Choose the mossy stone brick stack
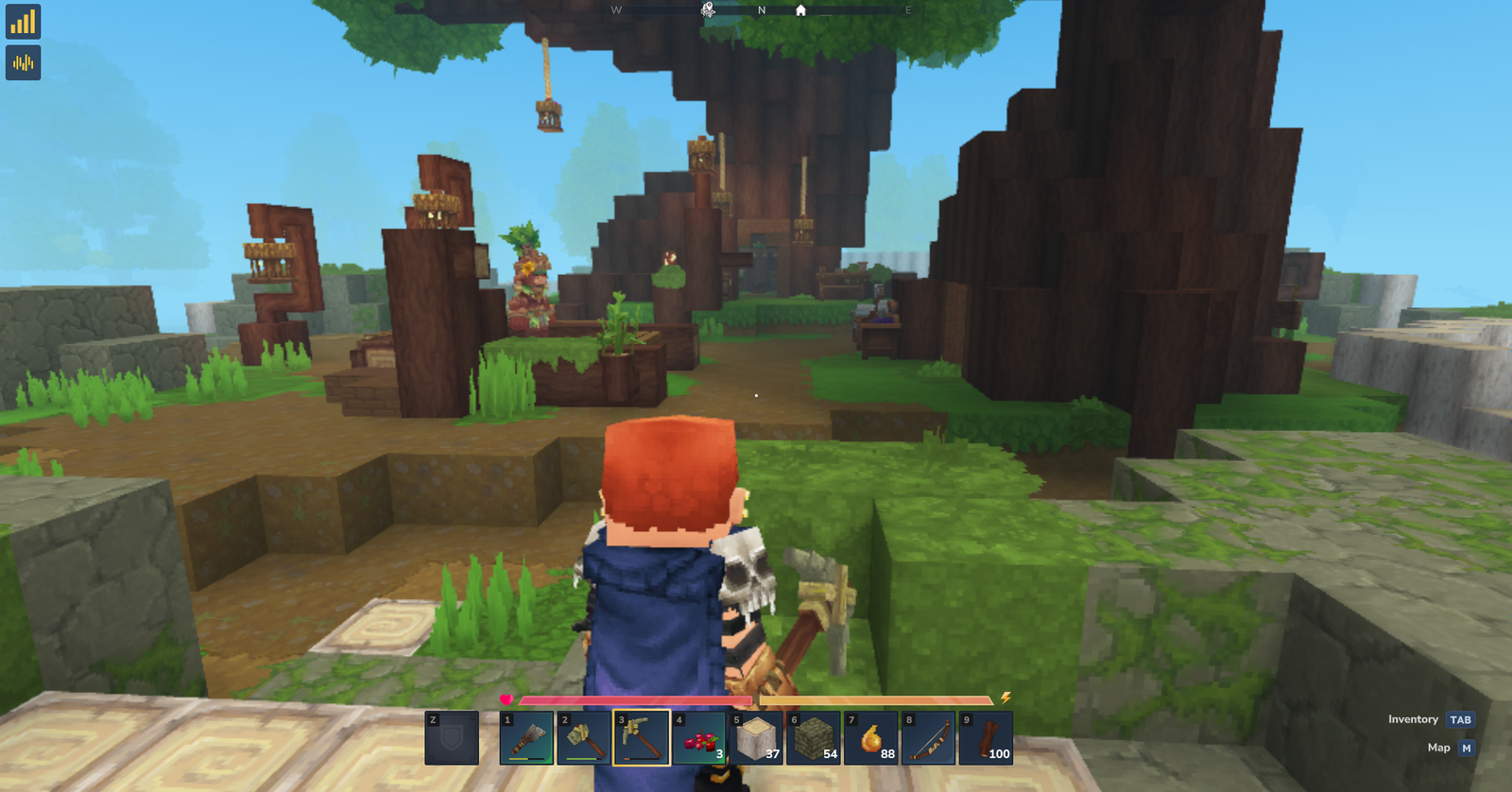The width and height of the screenshot is (1512, 792). (814, 737)
